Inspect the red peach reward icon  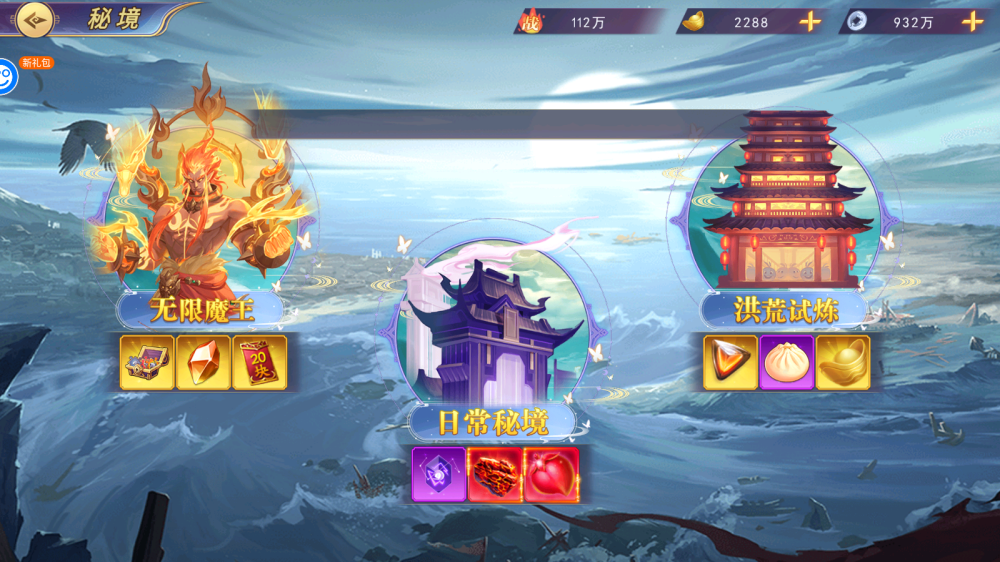[551, 474]
